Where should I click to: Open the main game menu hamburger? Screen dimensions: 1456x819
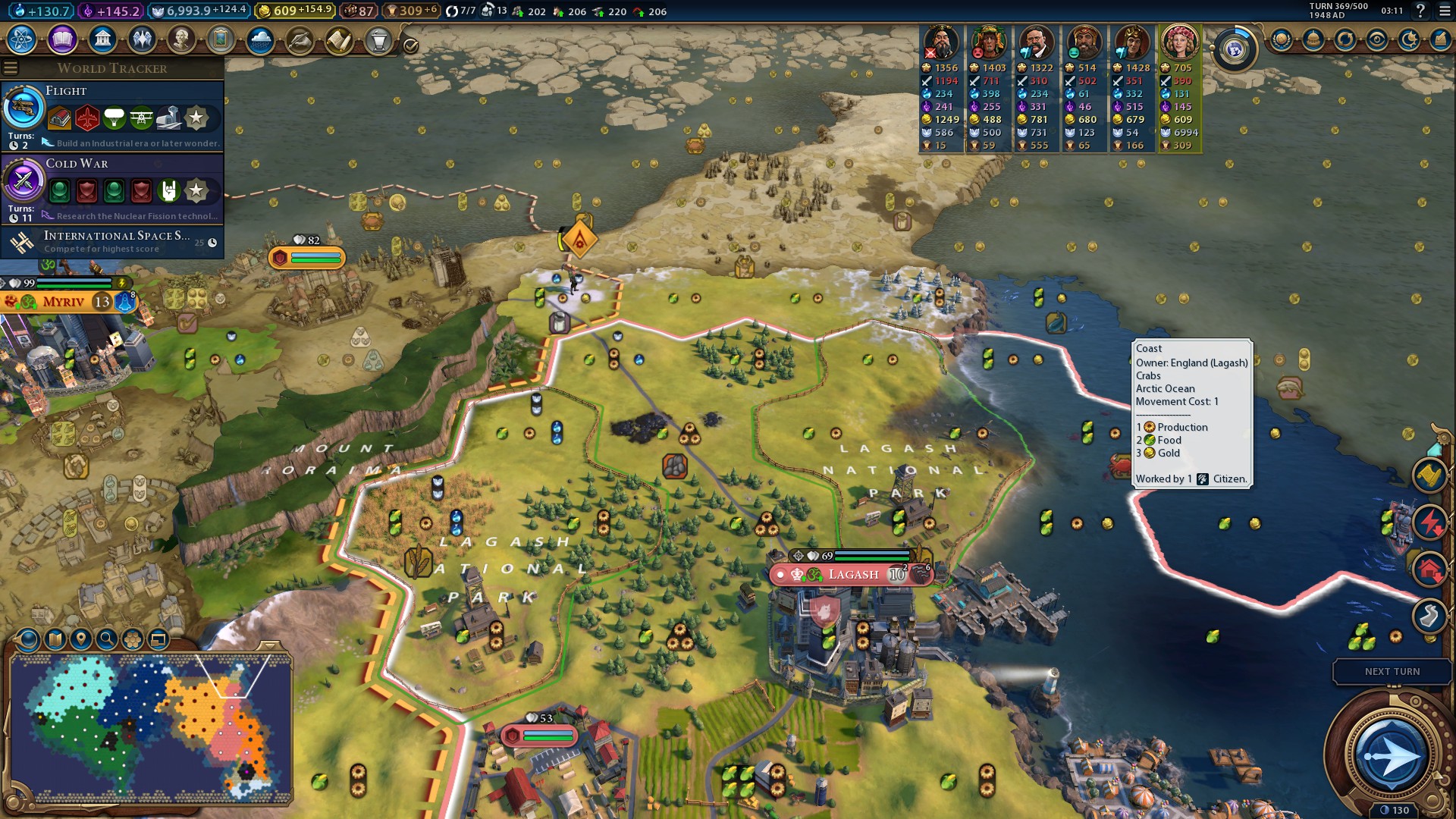(1445, 11)
